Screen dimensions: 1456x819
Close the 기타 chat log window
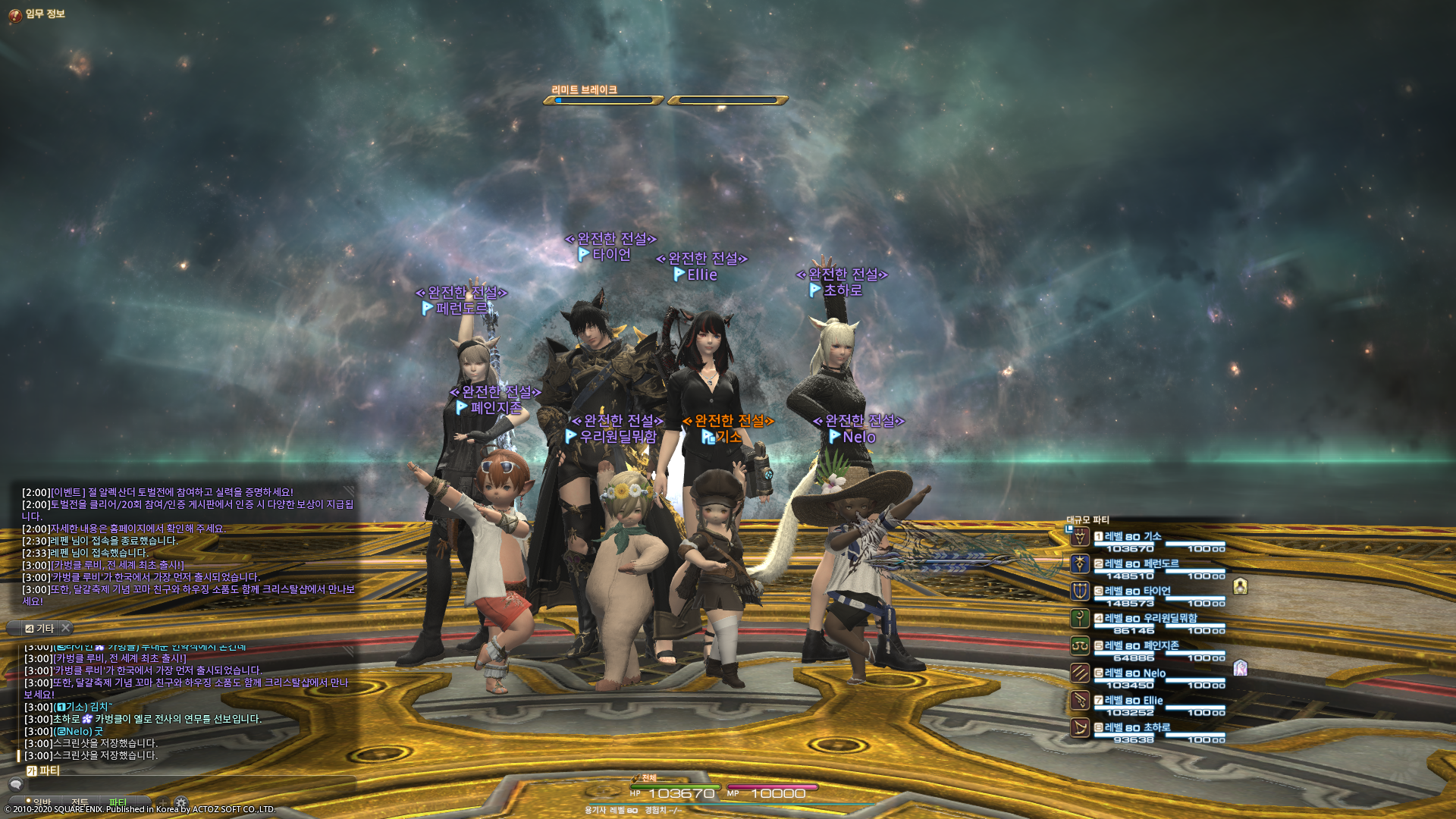(x=66, y=628)
